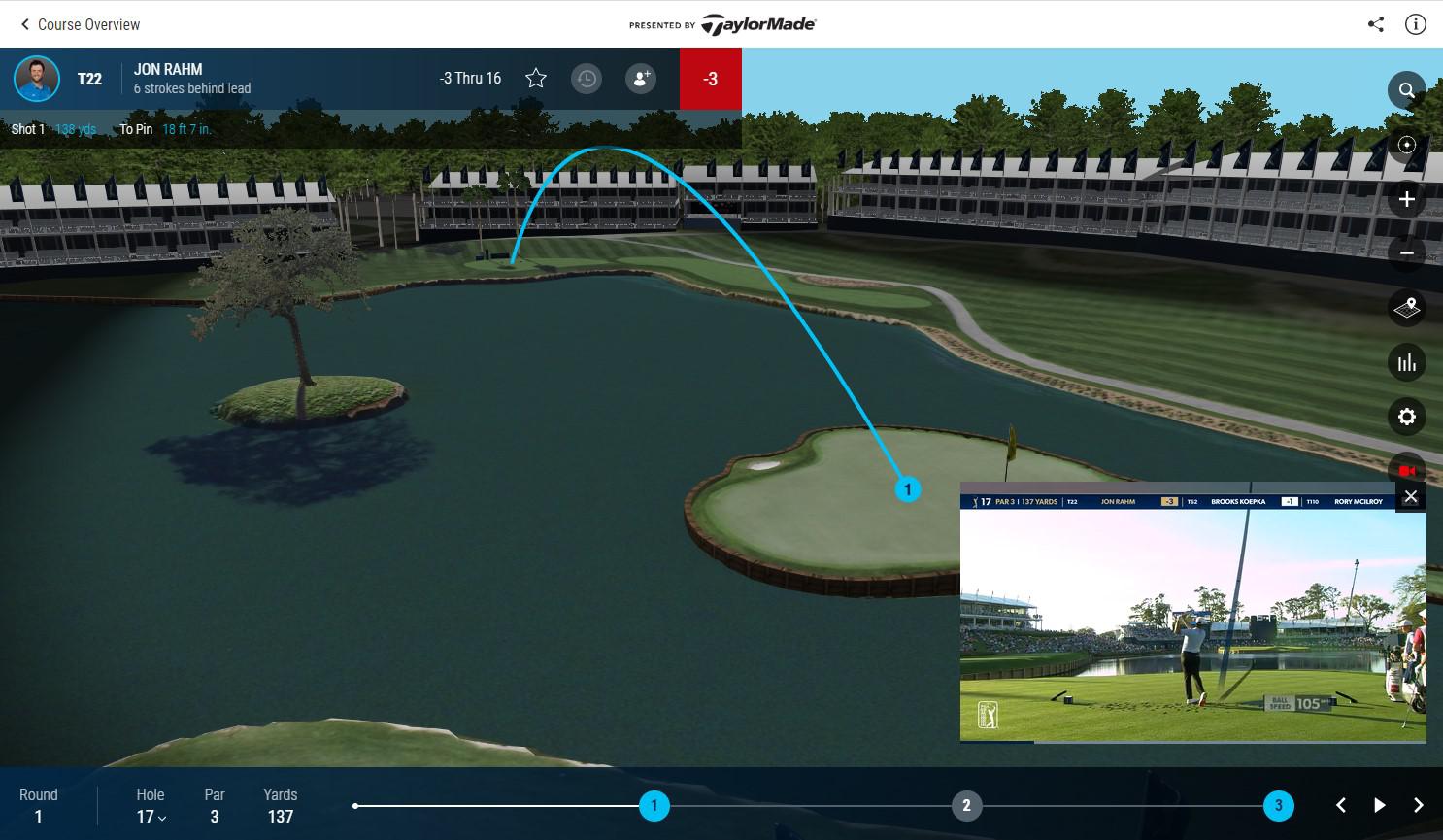Advance to next hole with right arrow
1443x840 pixels.
[x=1418, y=805]
